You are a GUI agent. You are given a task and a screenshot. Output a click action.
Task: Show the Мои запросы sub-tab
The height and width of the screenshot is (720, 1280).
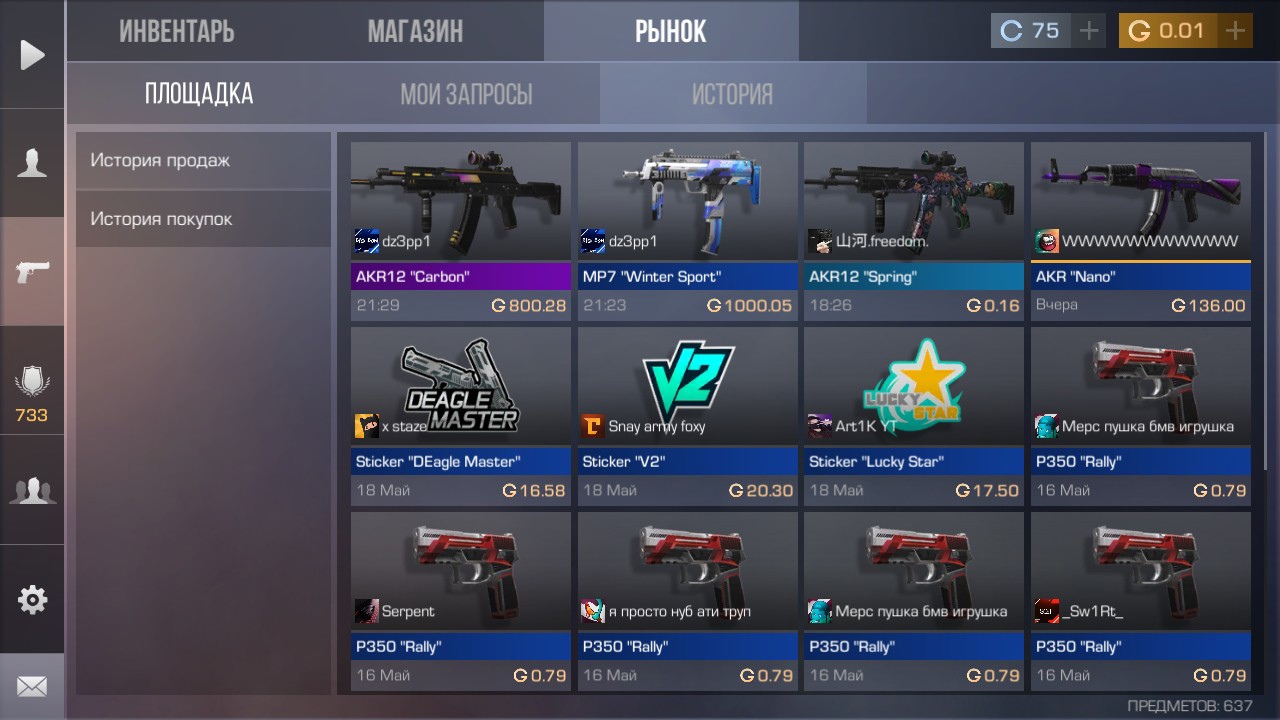(466, 94)
